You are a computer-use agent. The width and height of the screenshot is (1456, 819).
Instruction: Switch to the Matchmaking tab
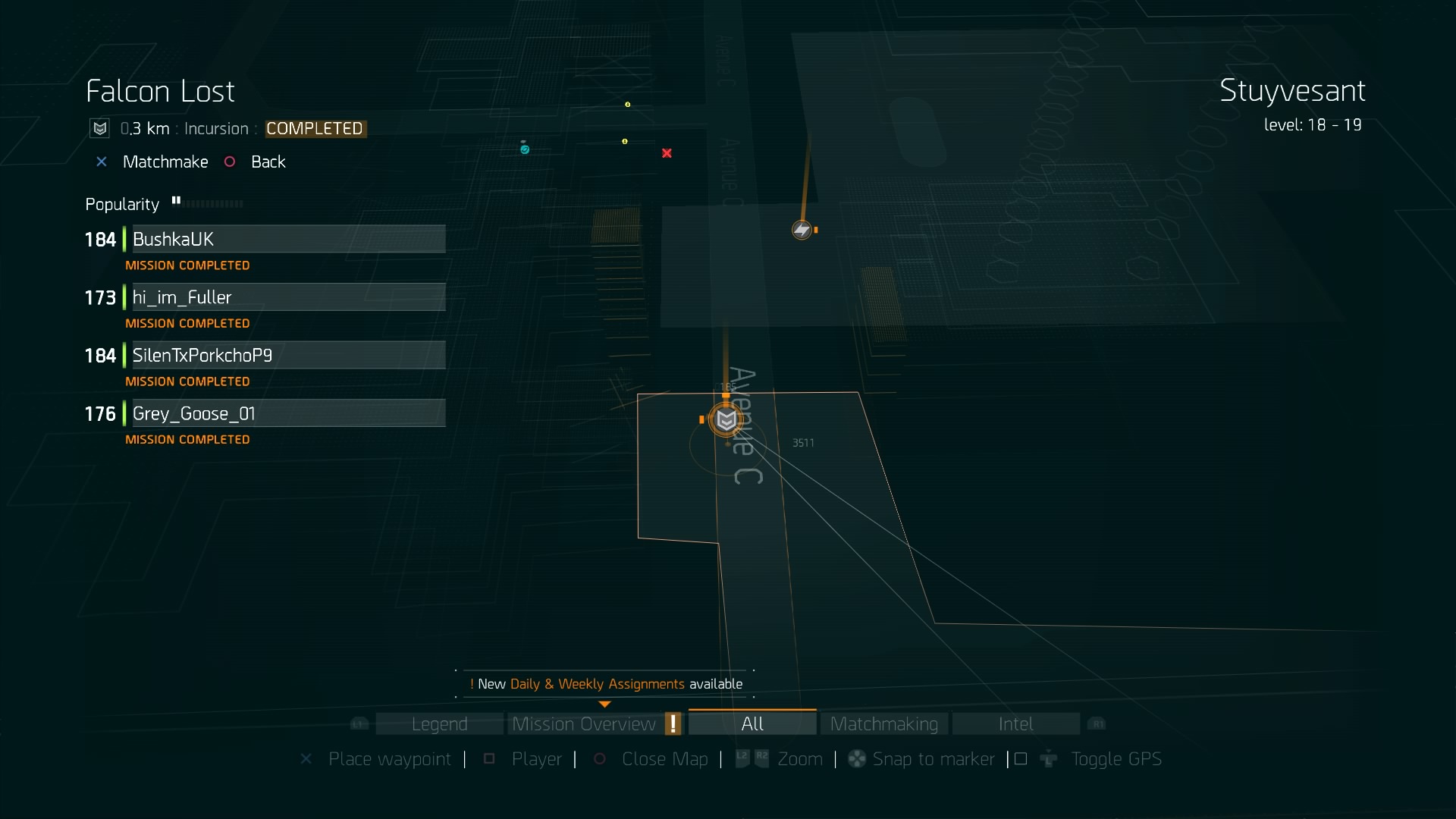point(883,724)
